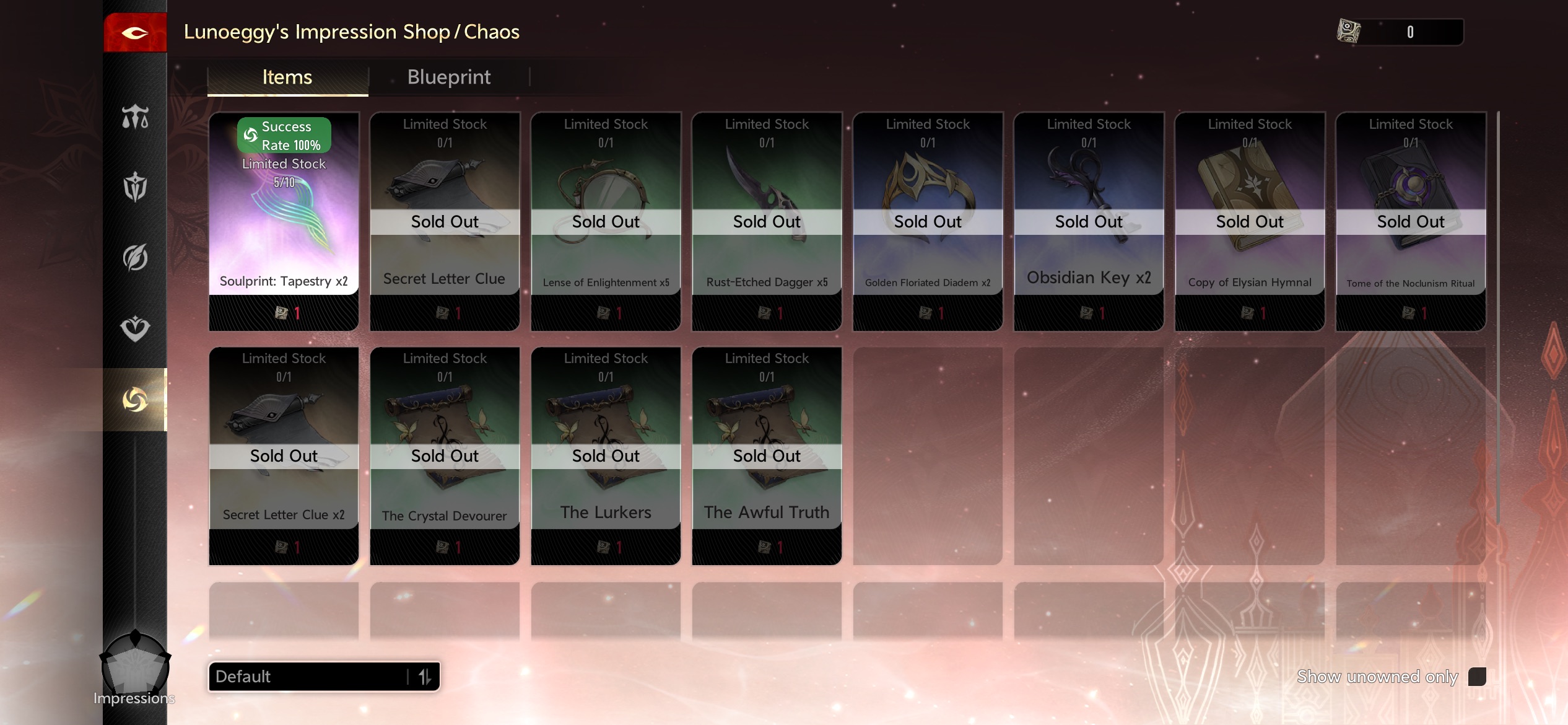This screenshot has height=725, width=1568.
Task: Select the Soulprint: Tapestry x2 item
Action: (x=284, y=221)
